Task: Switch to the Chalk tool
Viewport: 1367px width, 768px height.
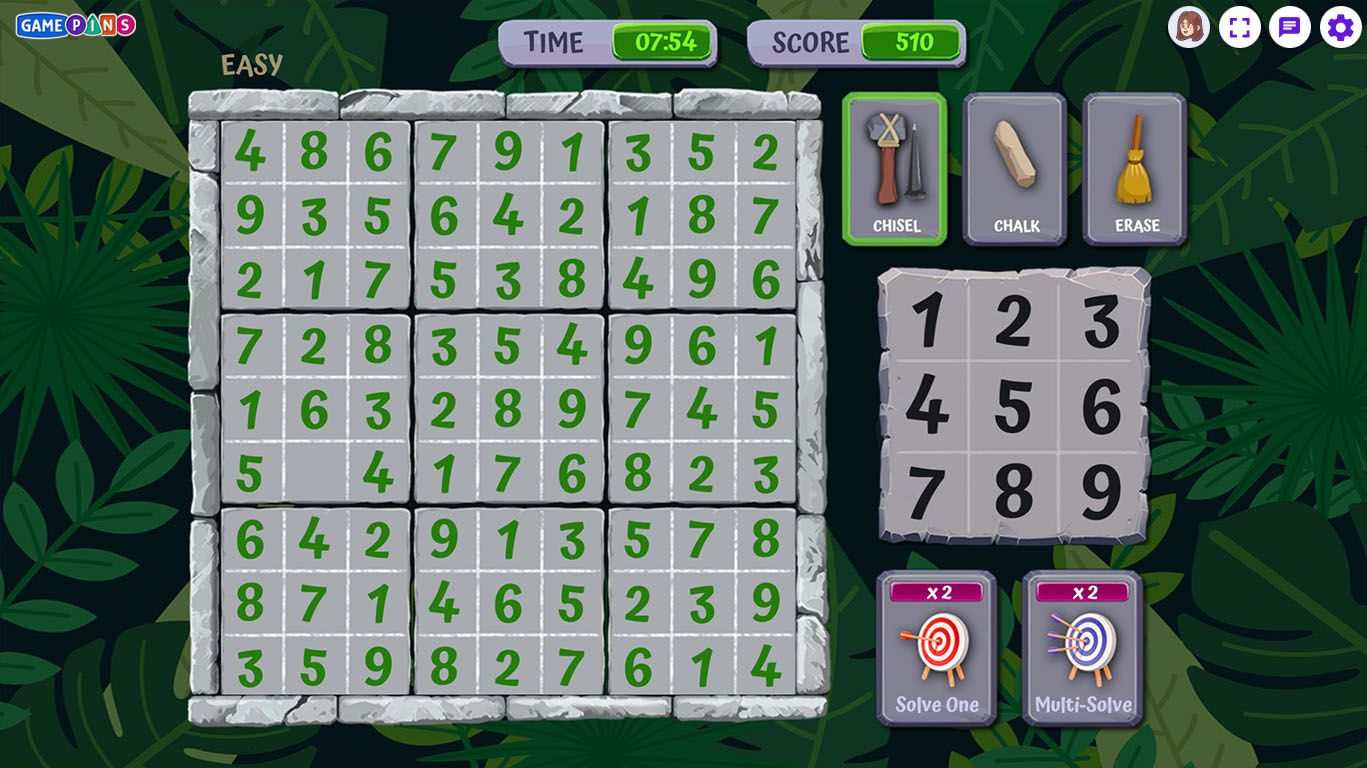Action: (1015, 169)
